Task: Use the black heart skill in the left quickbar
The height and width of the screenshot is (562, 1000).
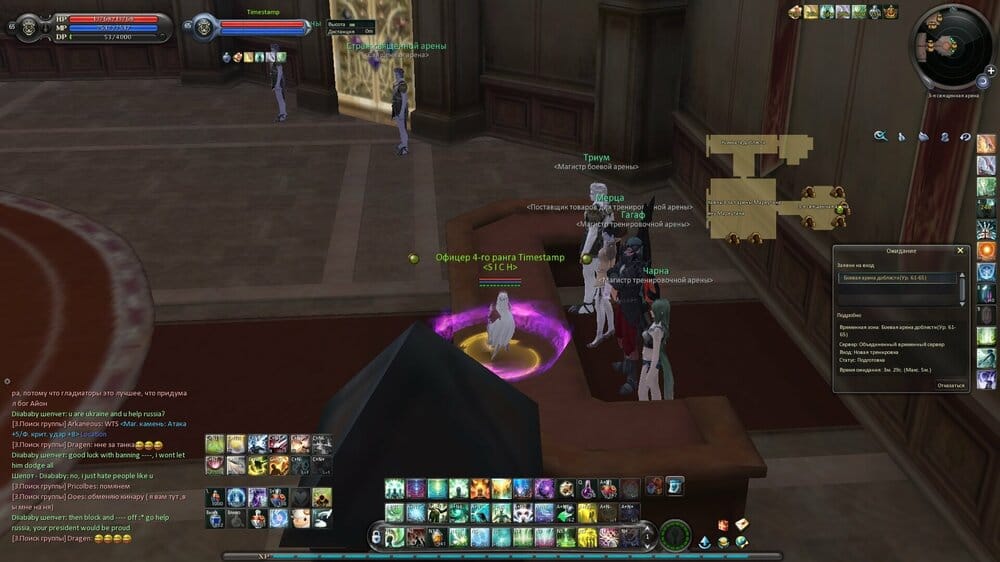Action: 301,497
